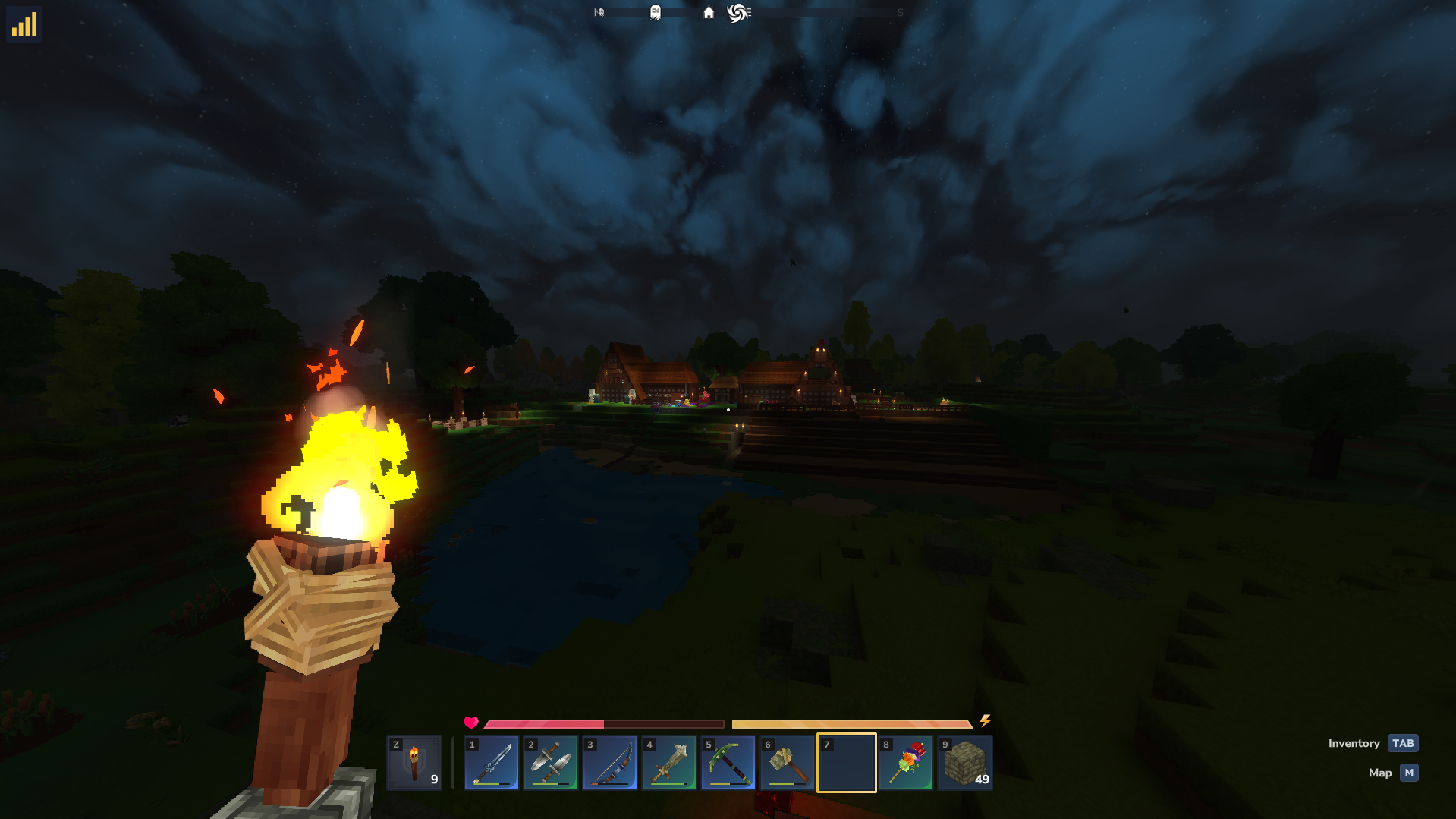The width and height of the screenshot is (1456, 819).
Task: Select the stone brick block stack
Action: (x=965, y=763)
